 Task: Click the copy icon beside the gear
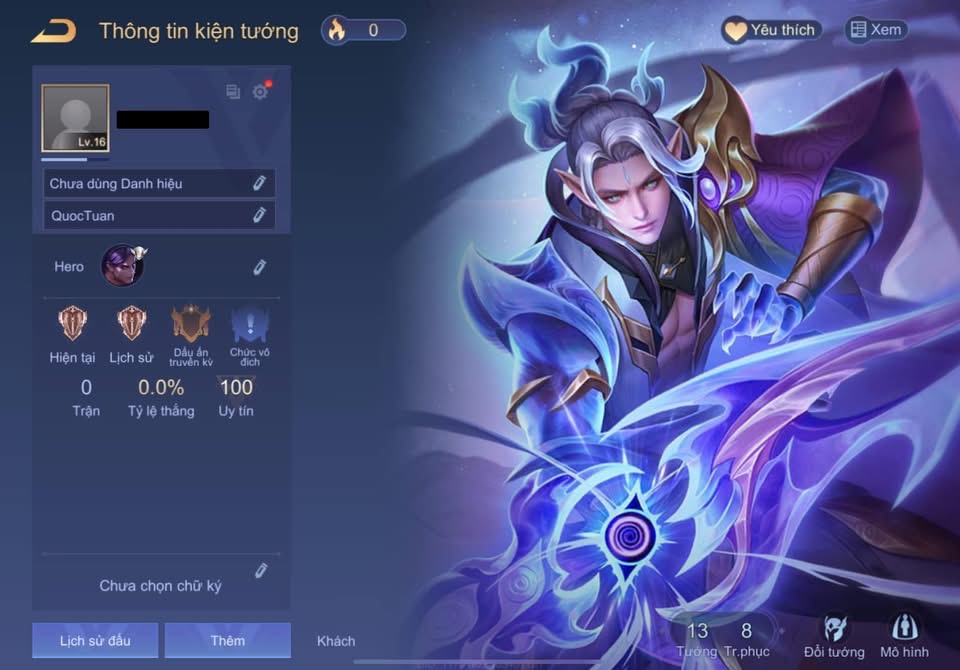(233, 92)
